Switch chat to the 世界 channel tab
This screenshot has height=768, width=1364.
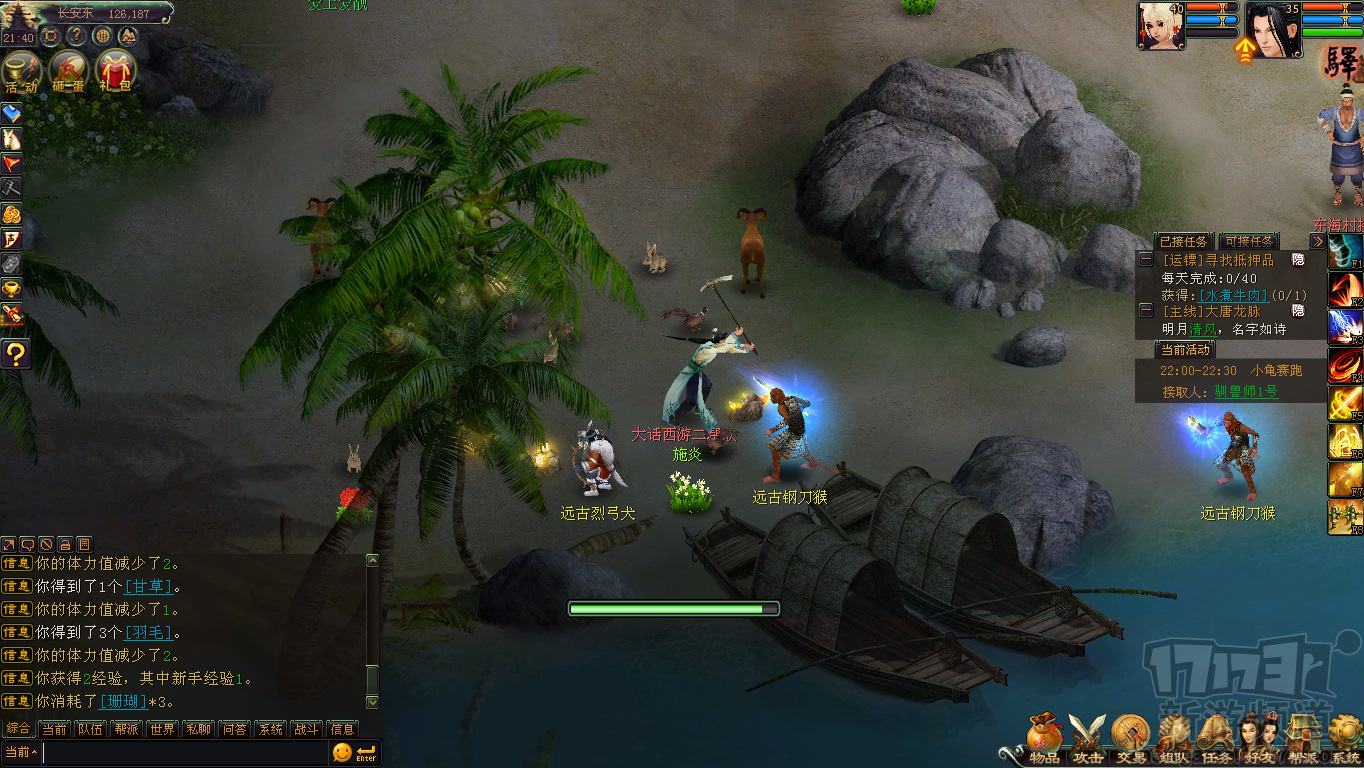tap(162, 729)
